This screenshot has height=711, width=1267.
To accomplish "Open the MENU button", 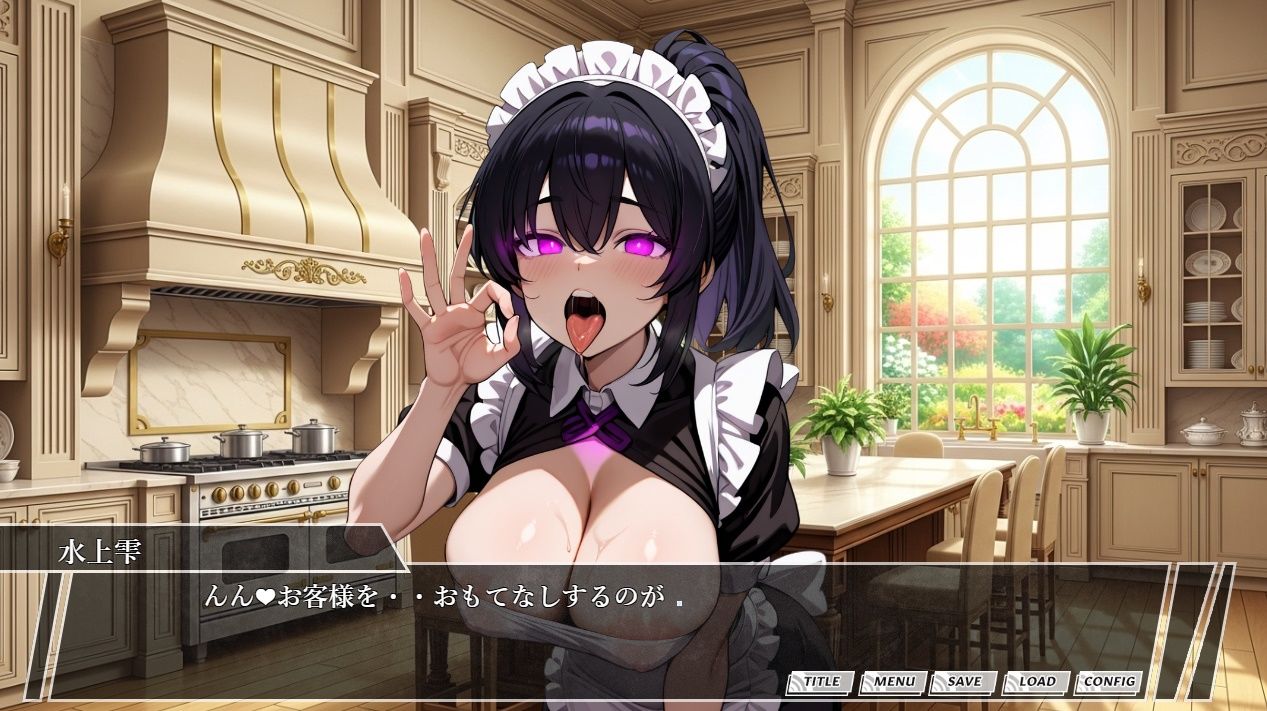I will 893,682.
